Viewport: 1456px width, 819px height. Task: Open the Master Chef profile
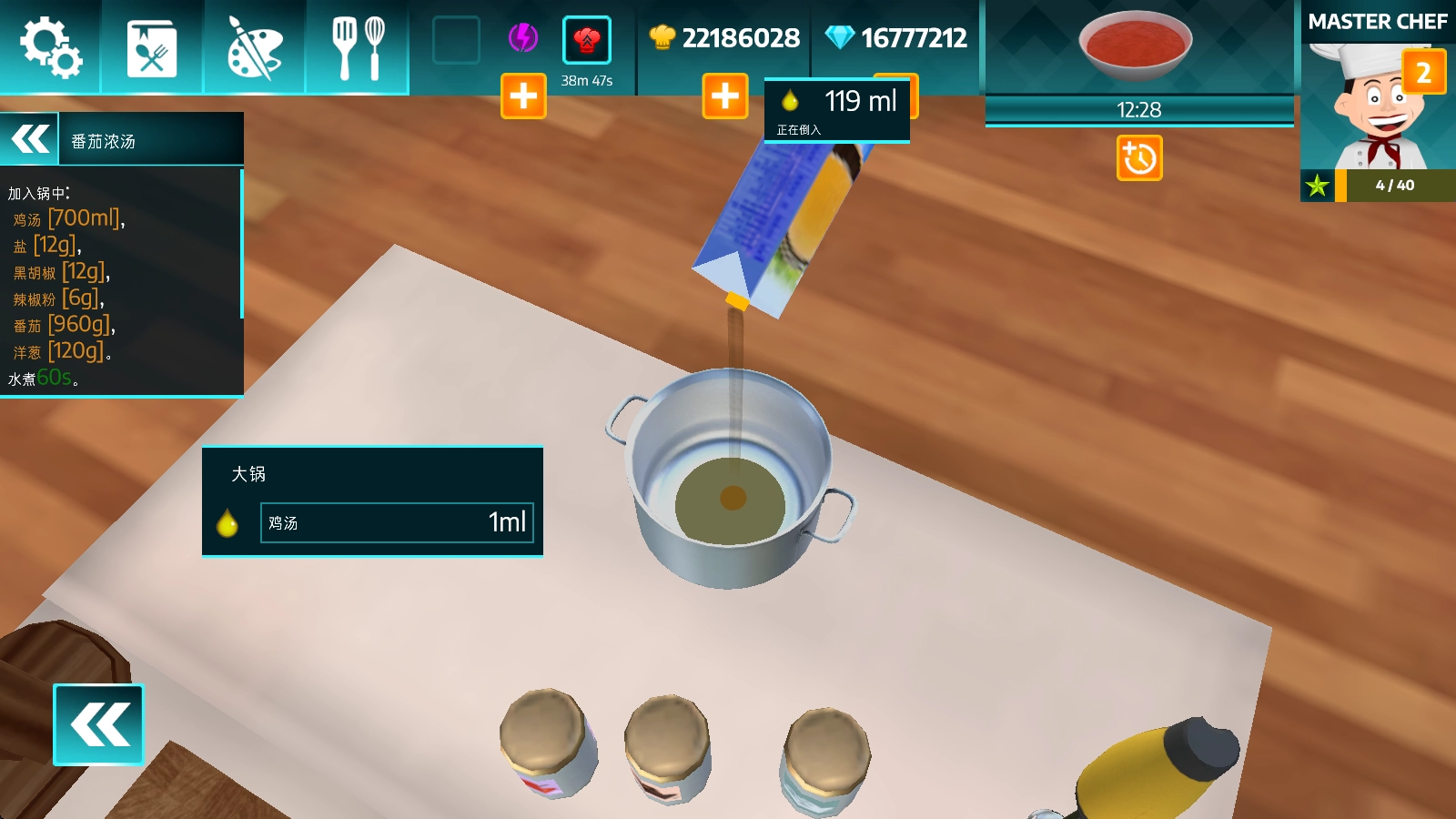pyautogui.click(x=1377, y=100)
